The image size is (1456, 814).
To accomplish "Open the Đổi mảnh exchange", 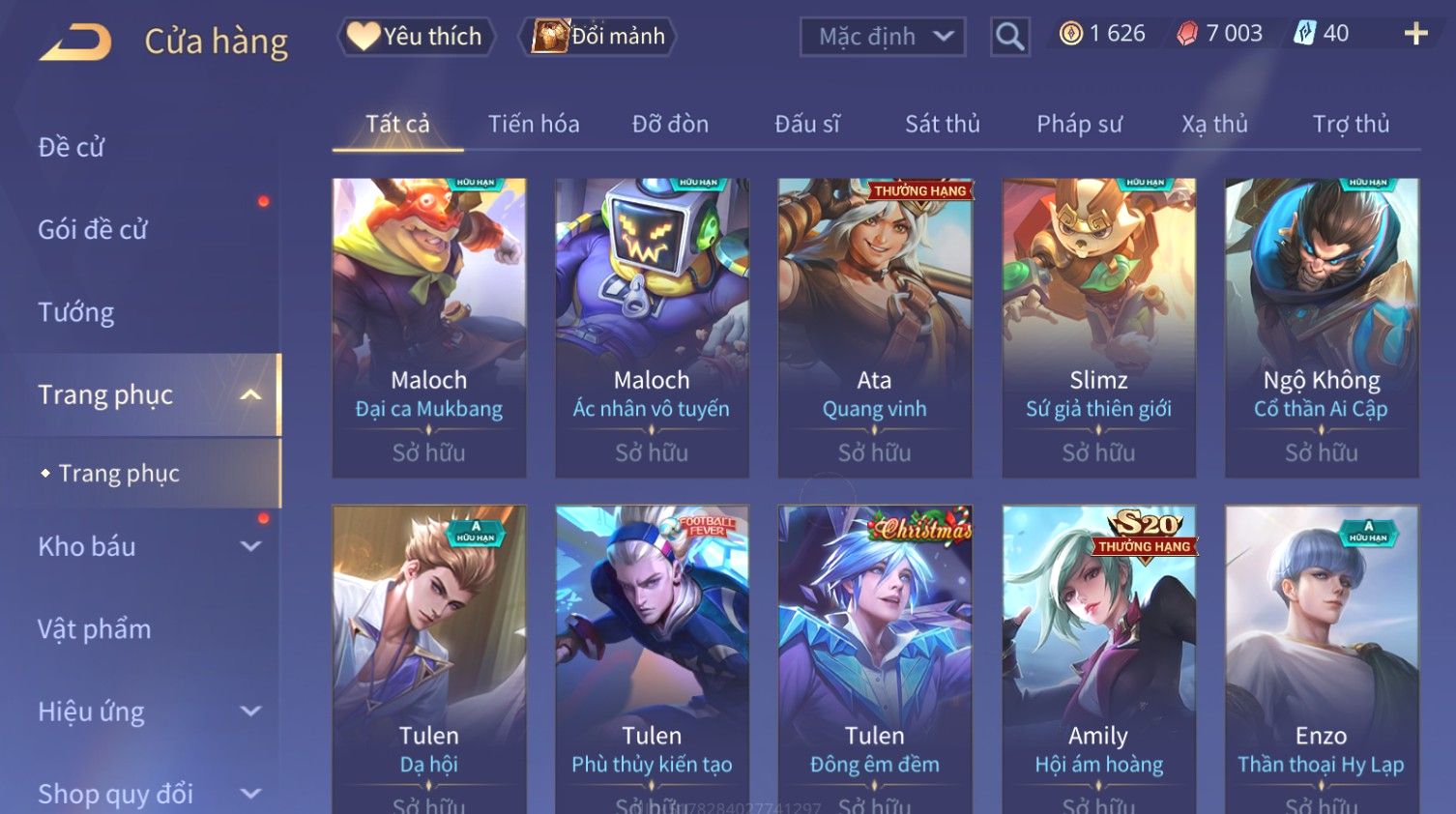I will pyautogui.click(x=599, y=37).
